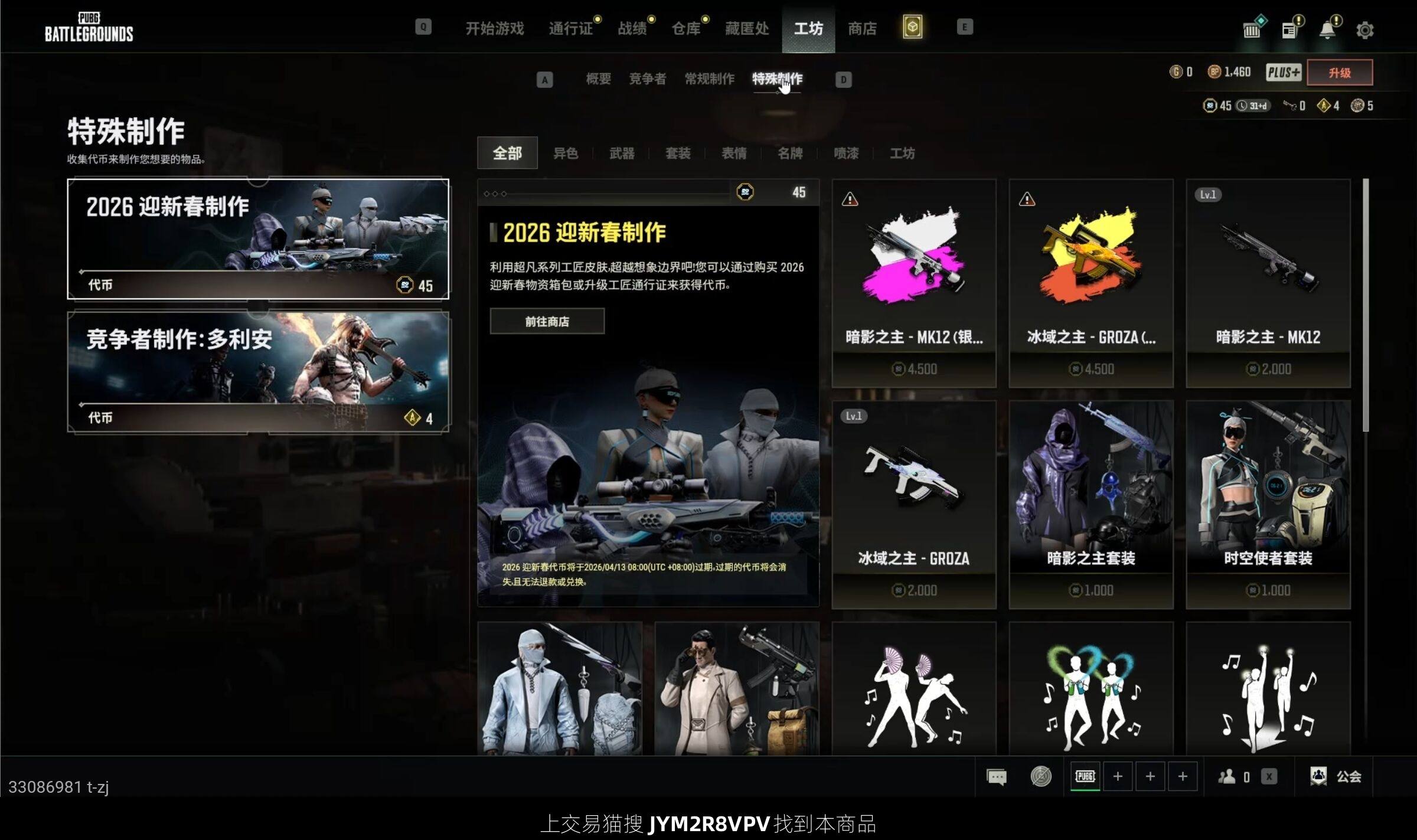The width and height of the screenshot is (1417, 840).
Task: Select the 表情 emote filter
Action: (734, 153)
